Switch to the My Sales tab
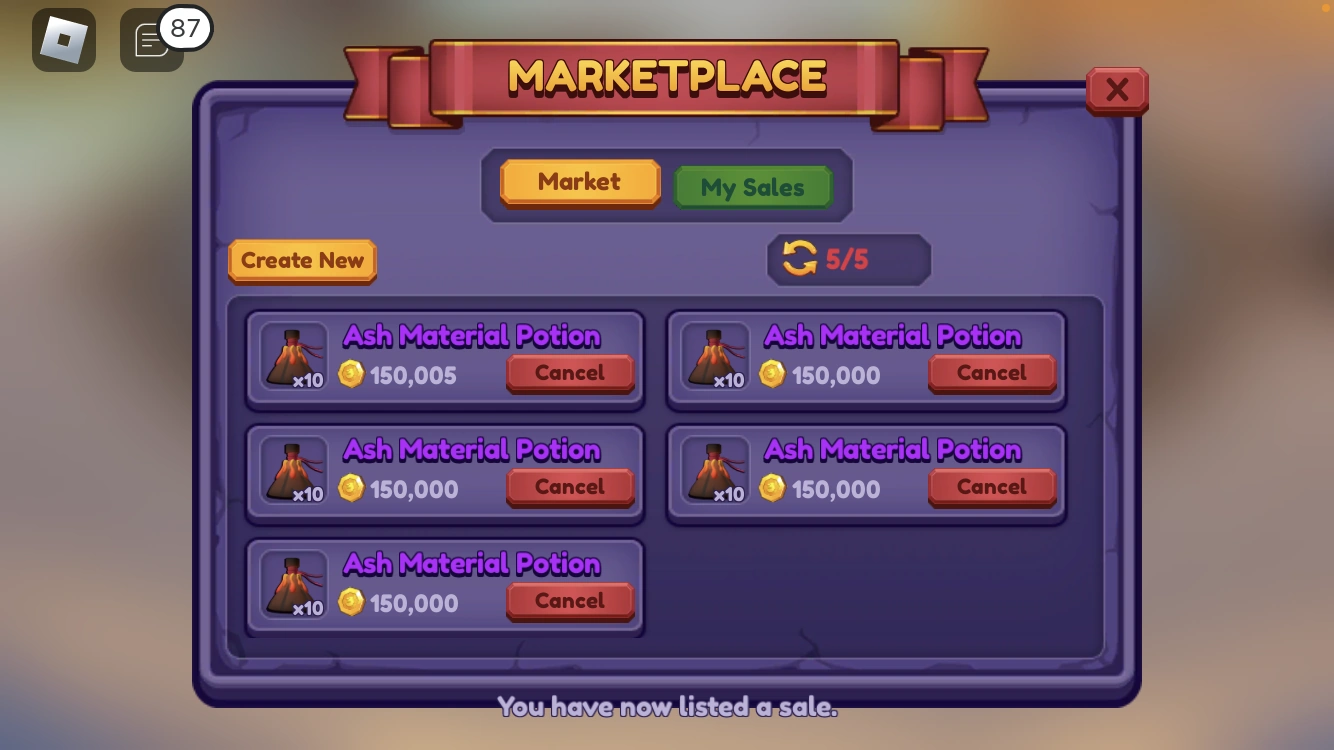The width and height of the screenshot is (1334, 750). click(754, 187)
